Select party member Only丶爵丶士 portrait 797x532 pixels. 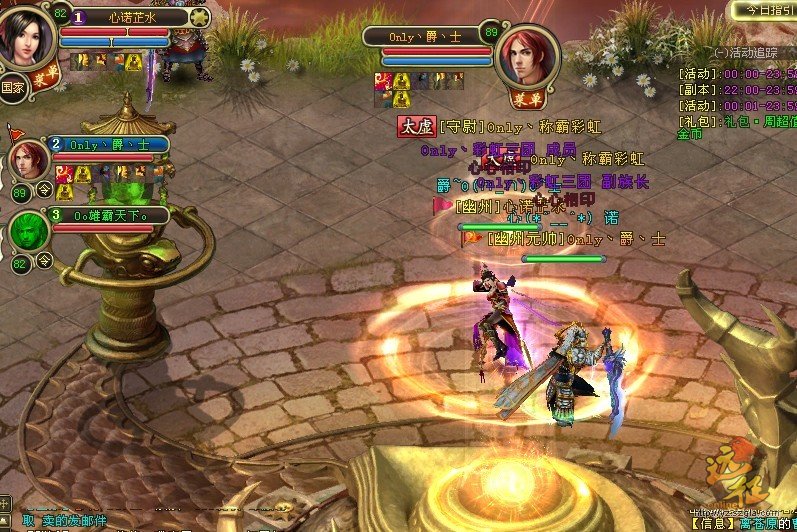(x=29, y=160)
